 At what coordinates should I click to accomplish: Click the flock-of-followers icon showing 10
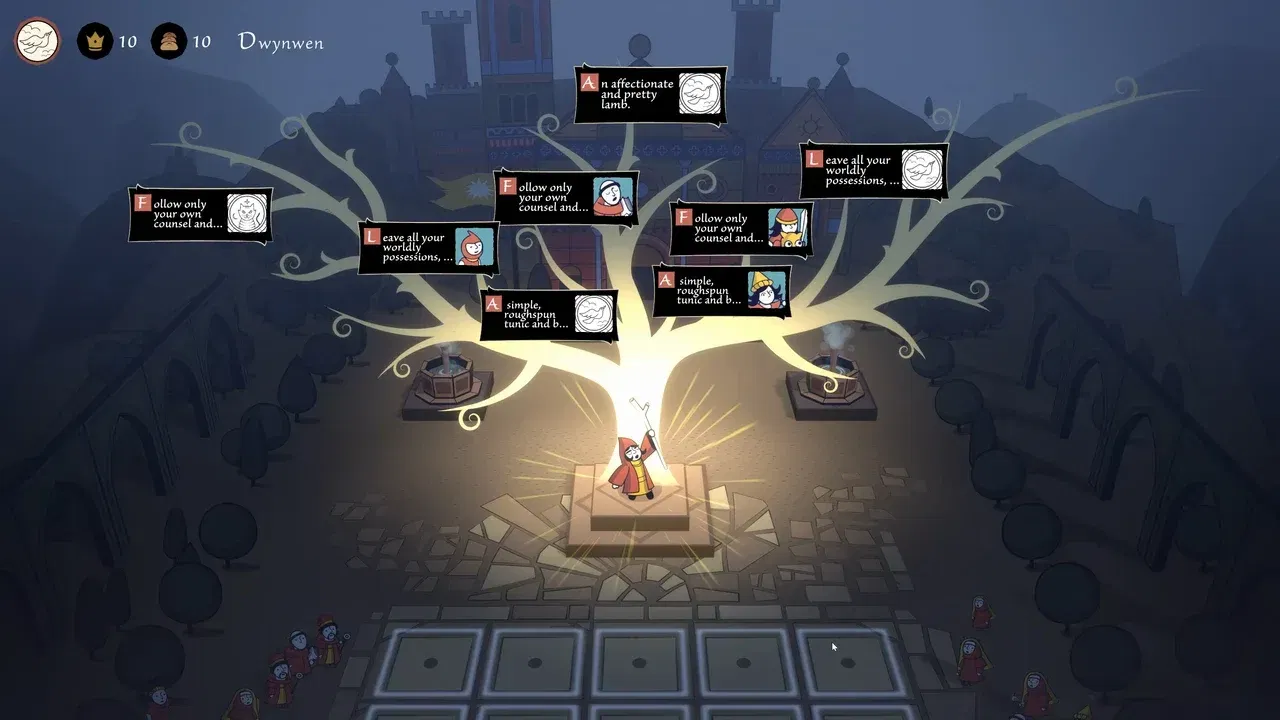click(168, 41)
